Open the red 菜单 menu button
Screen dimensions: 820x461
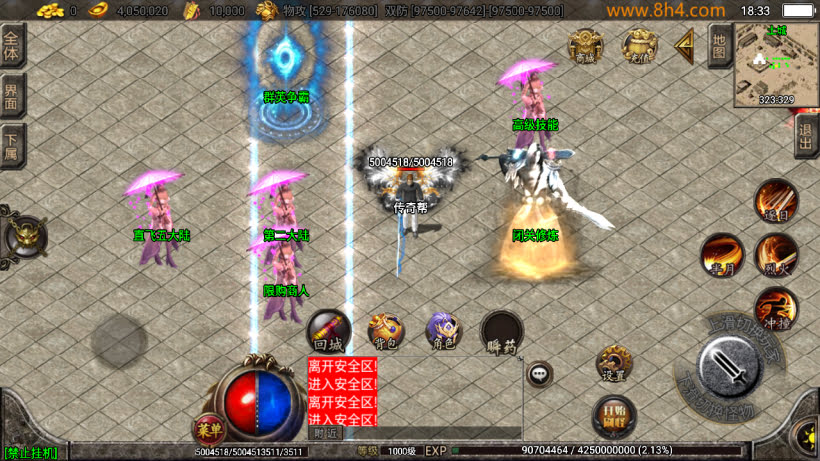208,427
